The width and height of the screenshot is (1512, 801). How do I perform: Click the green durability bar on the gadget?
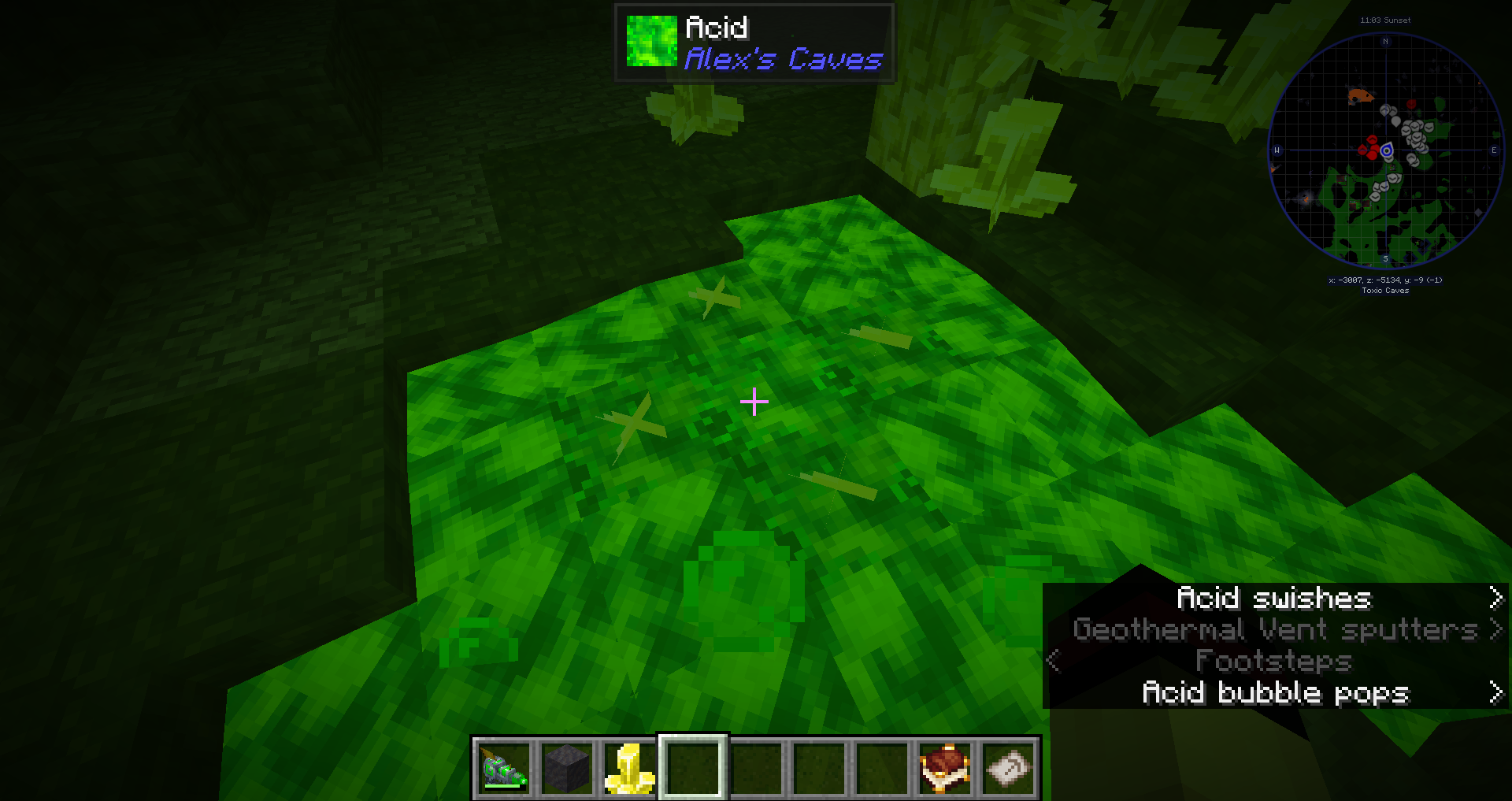point(502,787)
